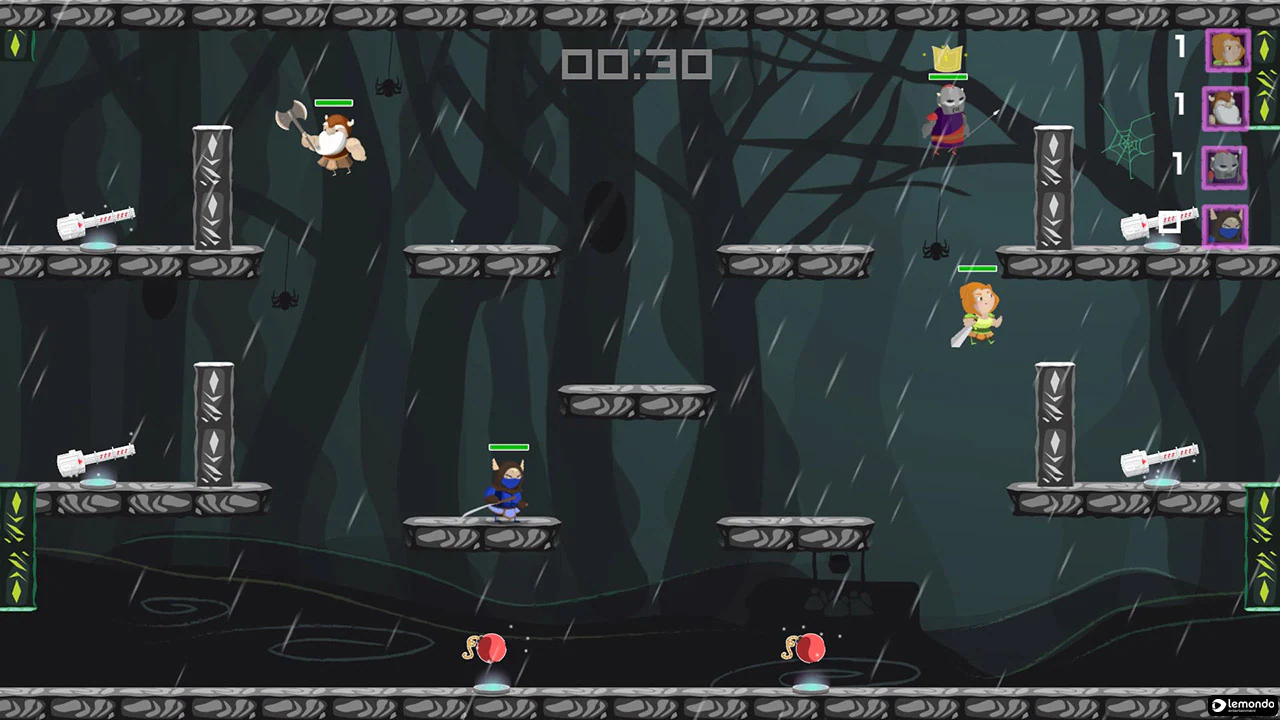Click the match timer showing 00:30

[x=637, y=65]
